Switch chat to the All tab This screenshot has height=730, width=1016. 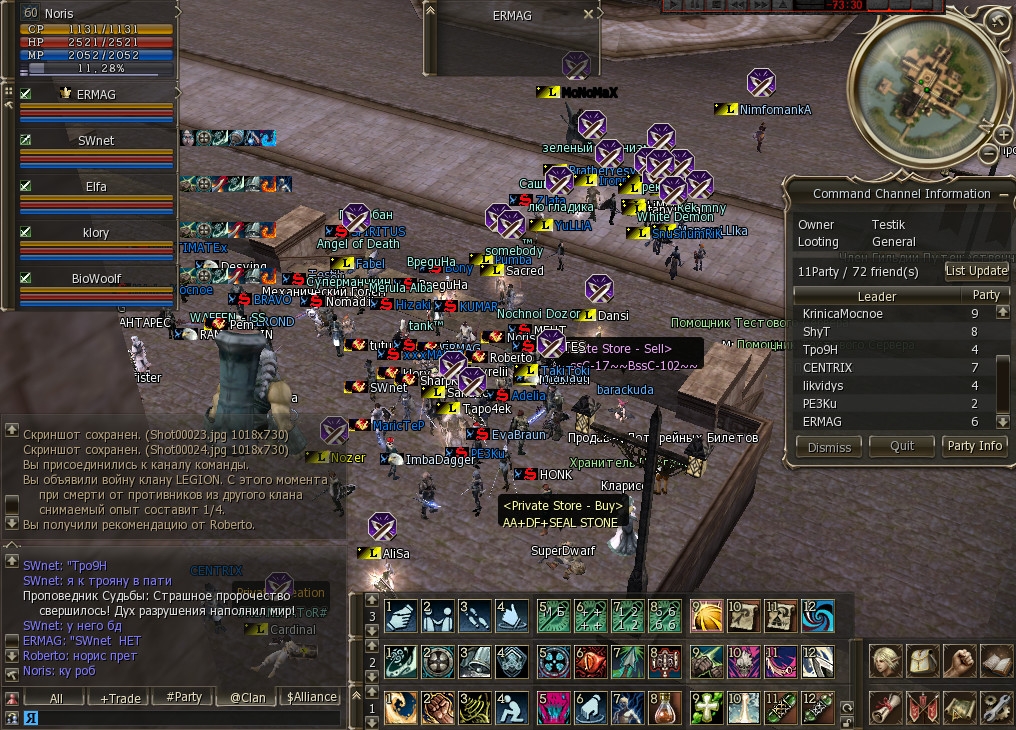point(56,698)
